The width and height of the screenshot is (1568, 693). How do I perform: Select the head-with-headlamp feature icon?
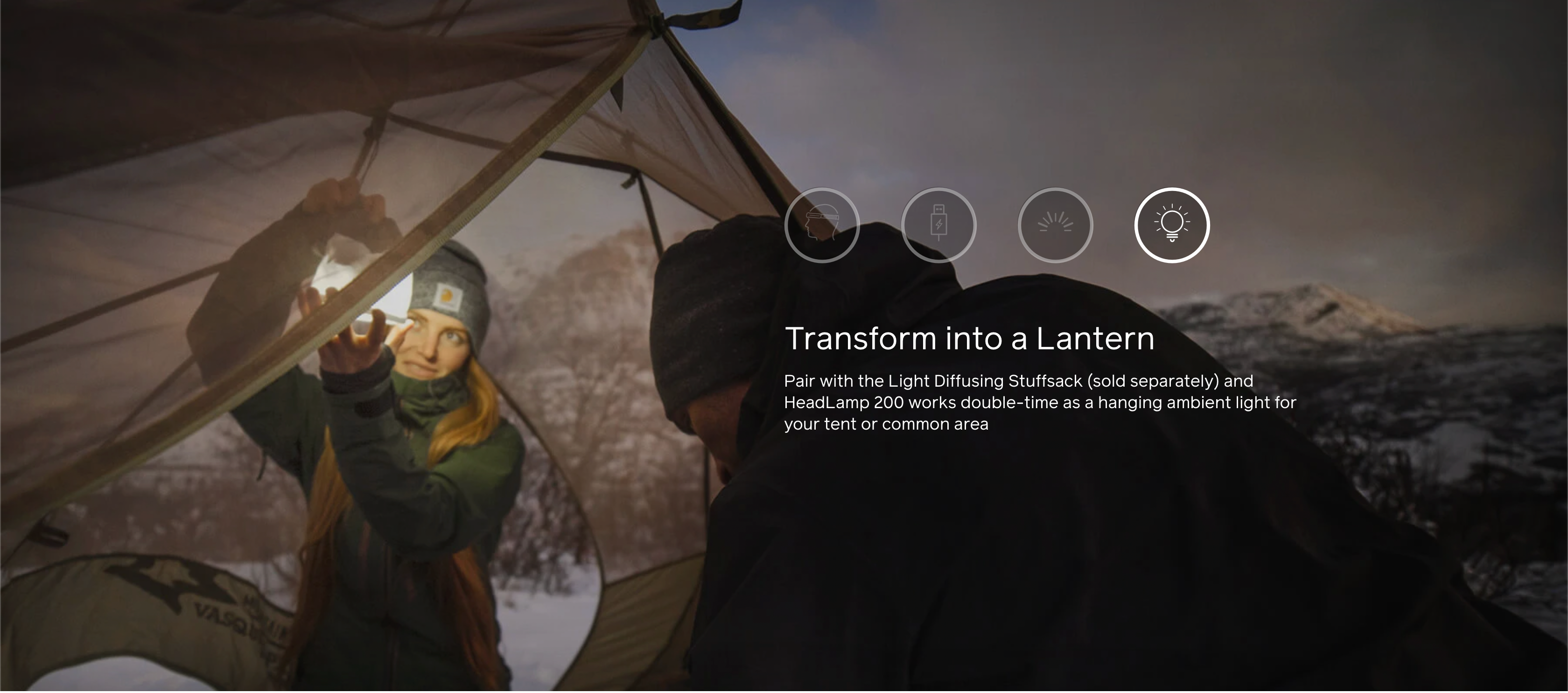(x=822, y=225)
